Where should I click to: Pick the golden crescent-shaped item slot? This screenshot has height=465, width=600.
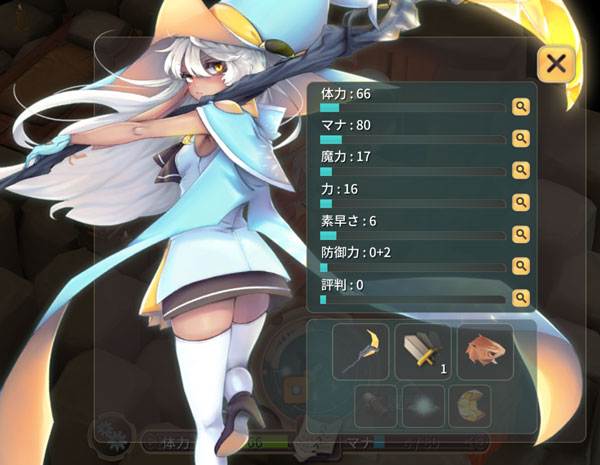[x=469, y=406]
